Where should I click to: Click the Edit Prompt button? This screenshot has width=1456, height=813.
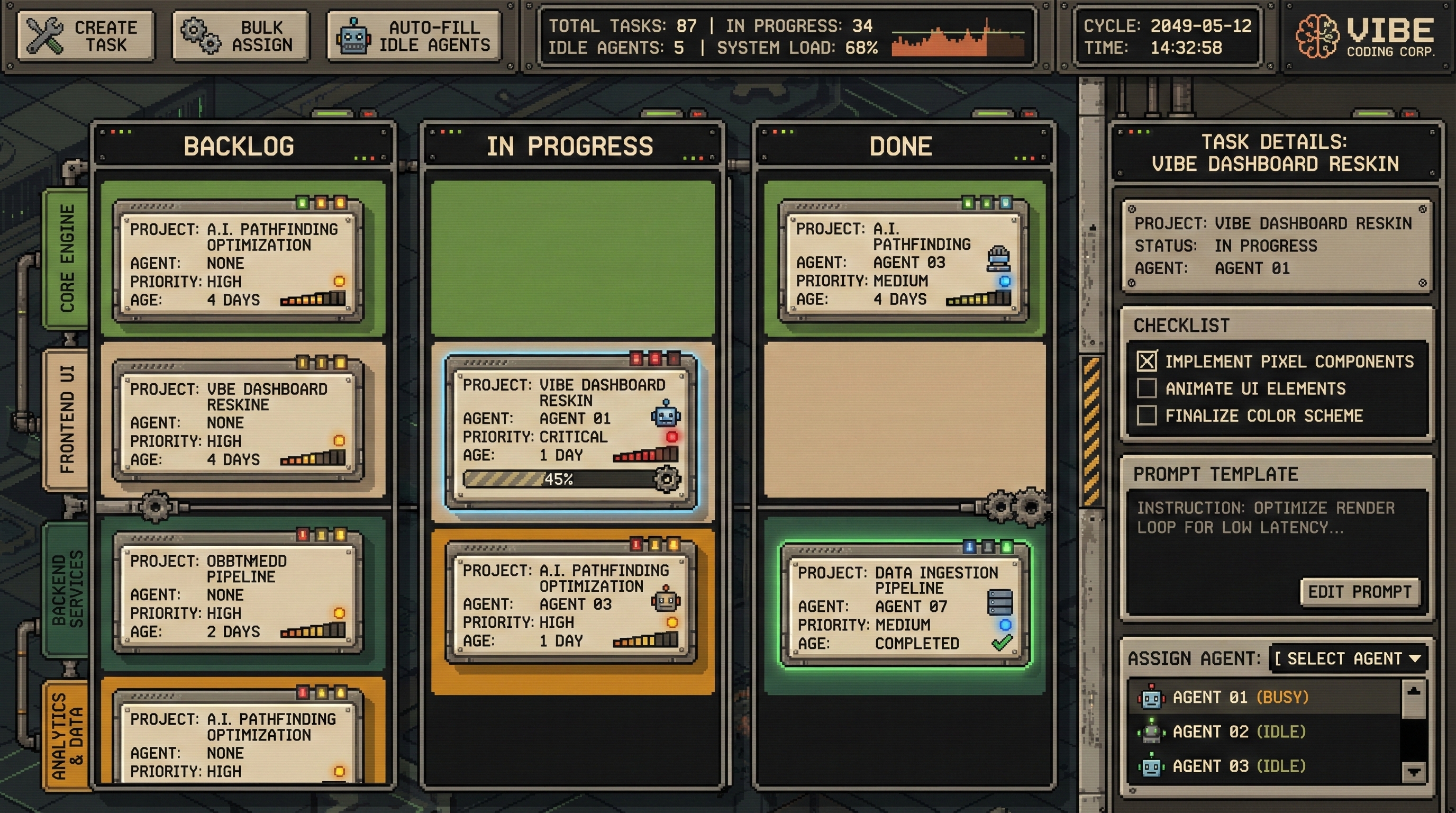tap(1359, 592)
